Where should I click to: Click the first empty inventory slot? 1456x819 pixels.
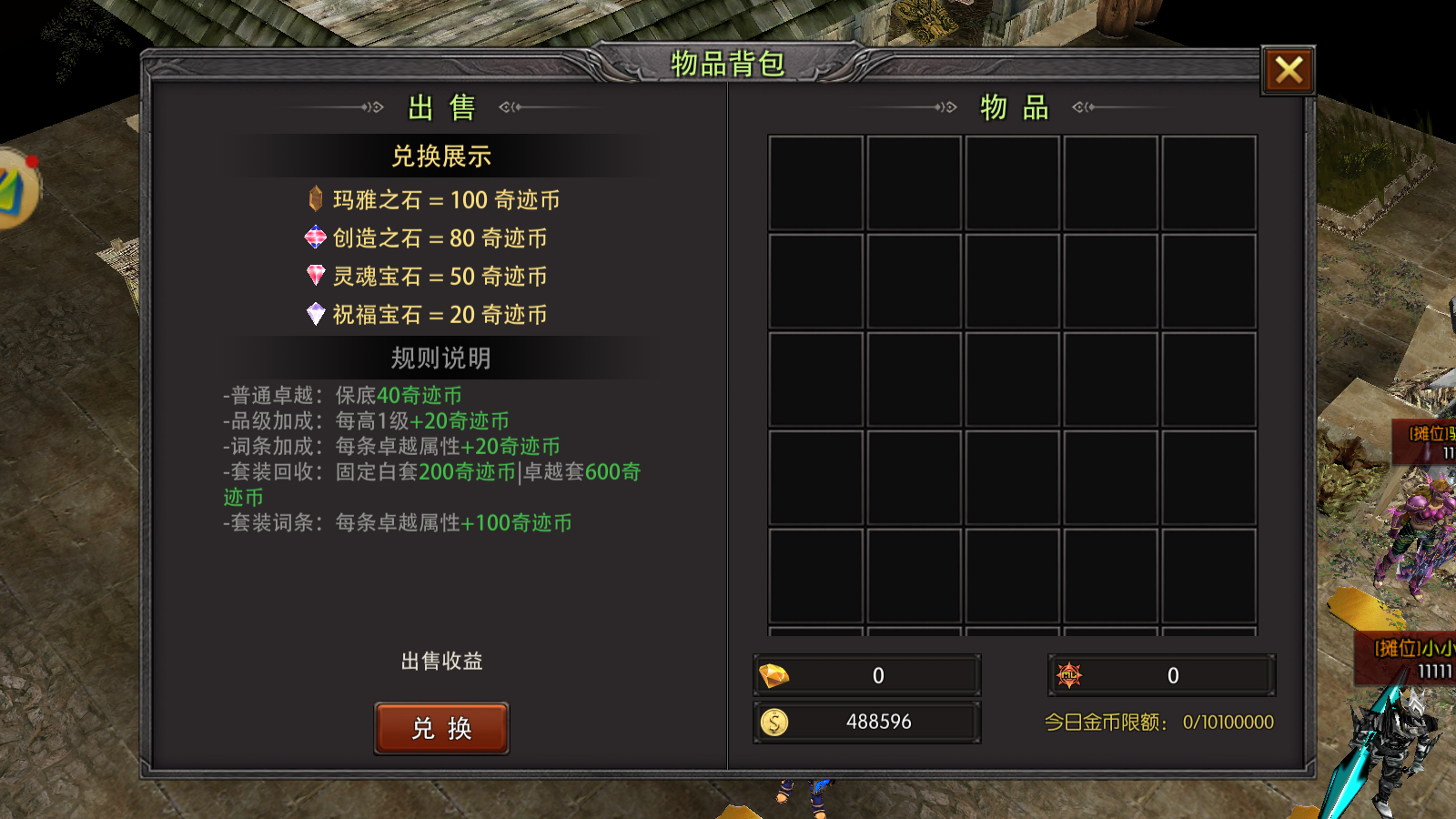[815, 182]
